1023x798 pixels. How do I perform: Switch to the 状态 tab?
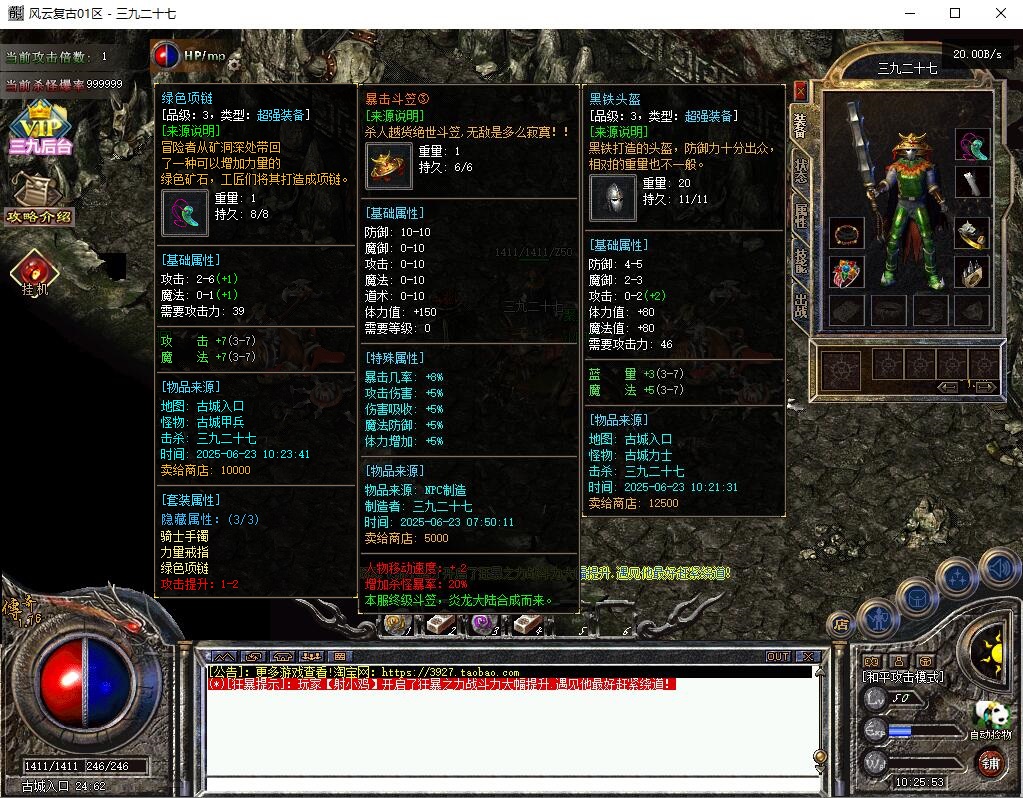pyautogui.click(x=801, y=170)
